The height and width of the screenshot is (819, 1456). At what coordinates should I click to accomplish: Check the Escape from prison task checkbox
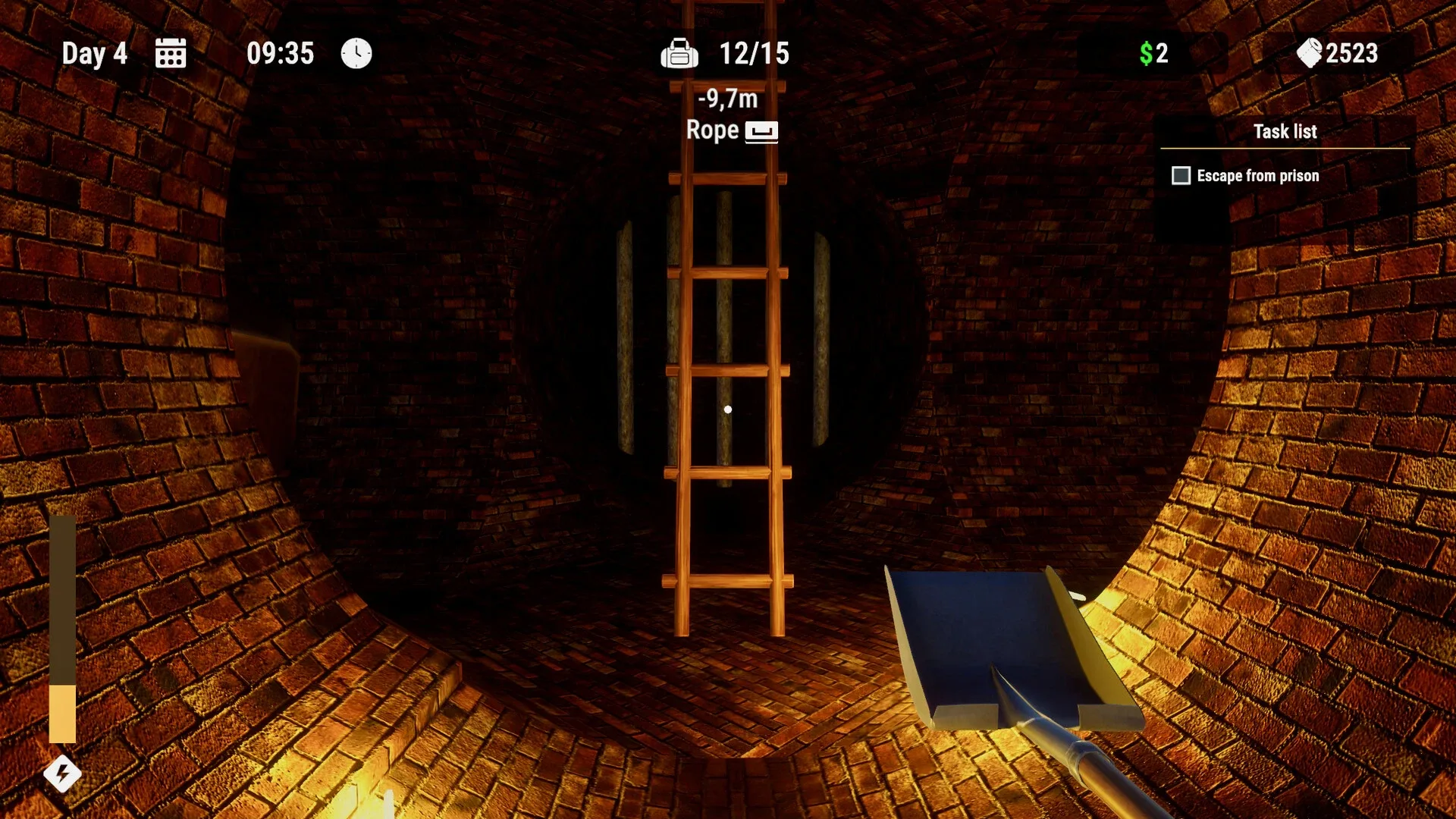[1181, 175]
